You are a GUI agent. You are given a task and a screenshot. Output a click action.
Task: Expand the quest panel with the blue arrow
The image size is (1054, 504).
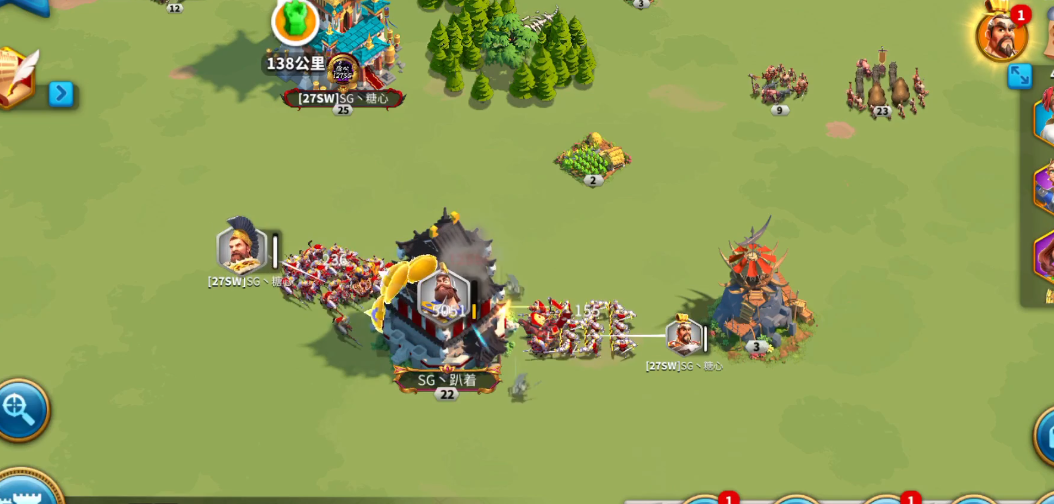click(61, 94)
